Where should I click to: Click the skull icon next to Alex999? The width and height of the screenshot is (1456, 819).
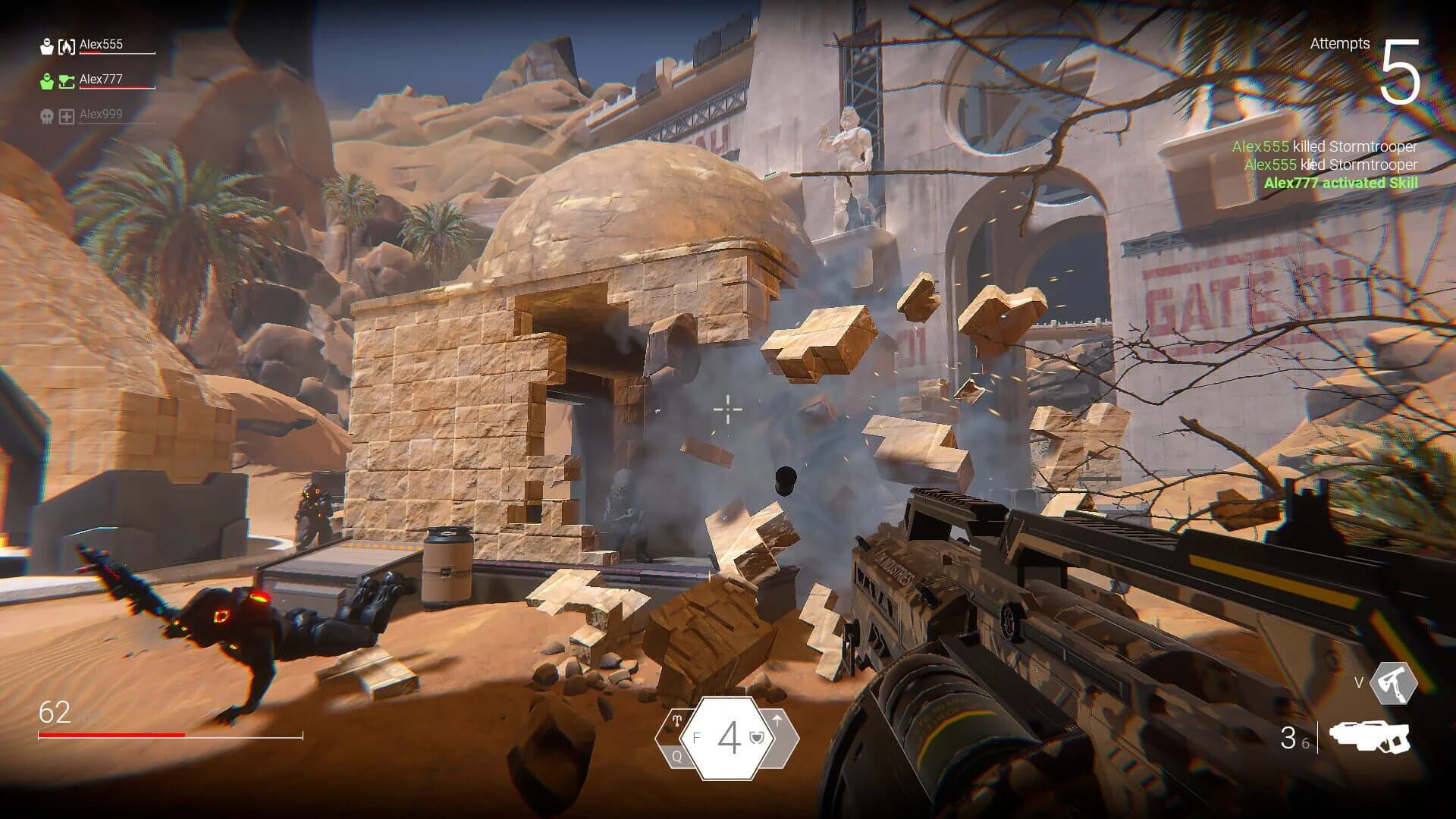click(x=48, y=115)
